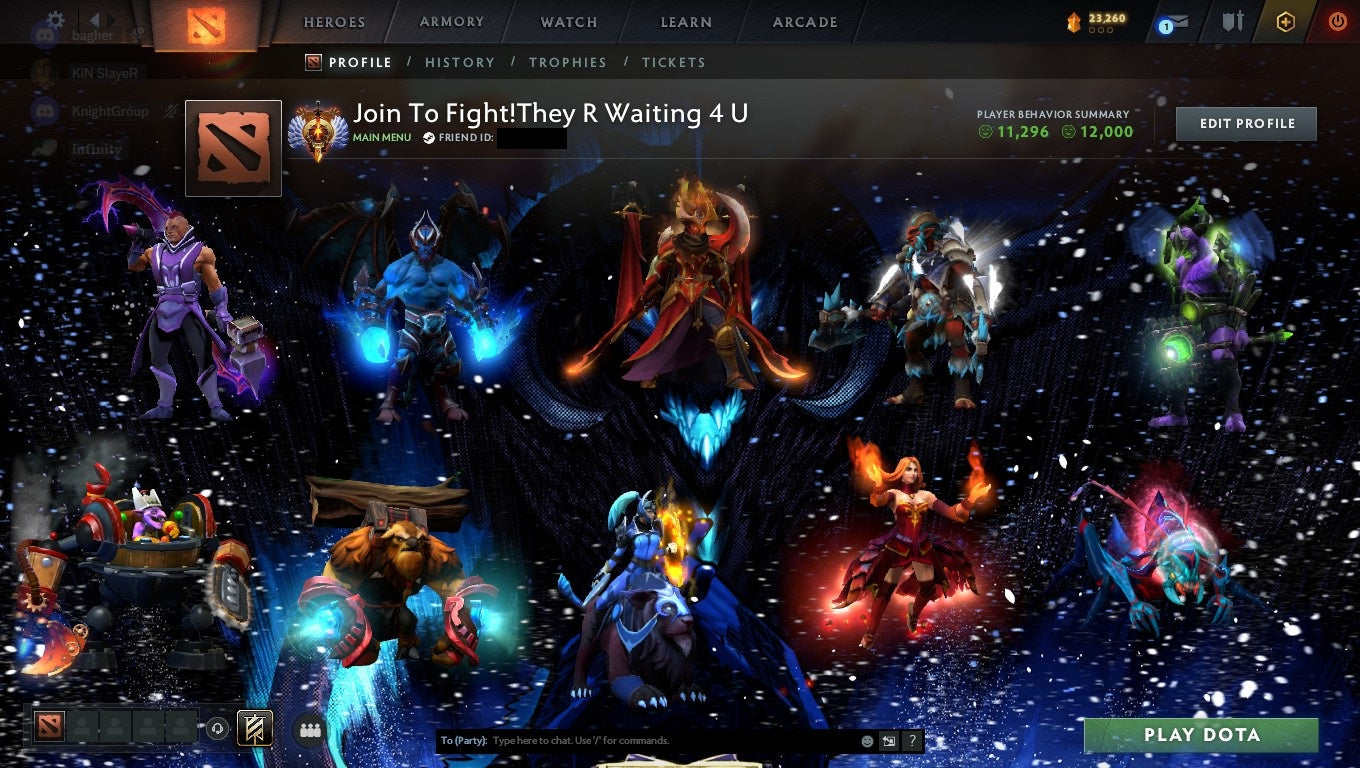The image size is (1360, 768).
Task: Open the gold-framed event icon near party slots
Action: (x=253, y=729)
